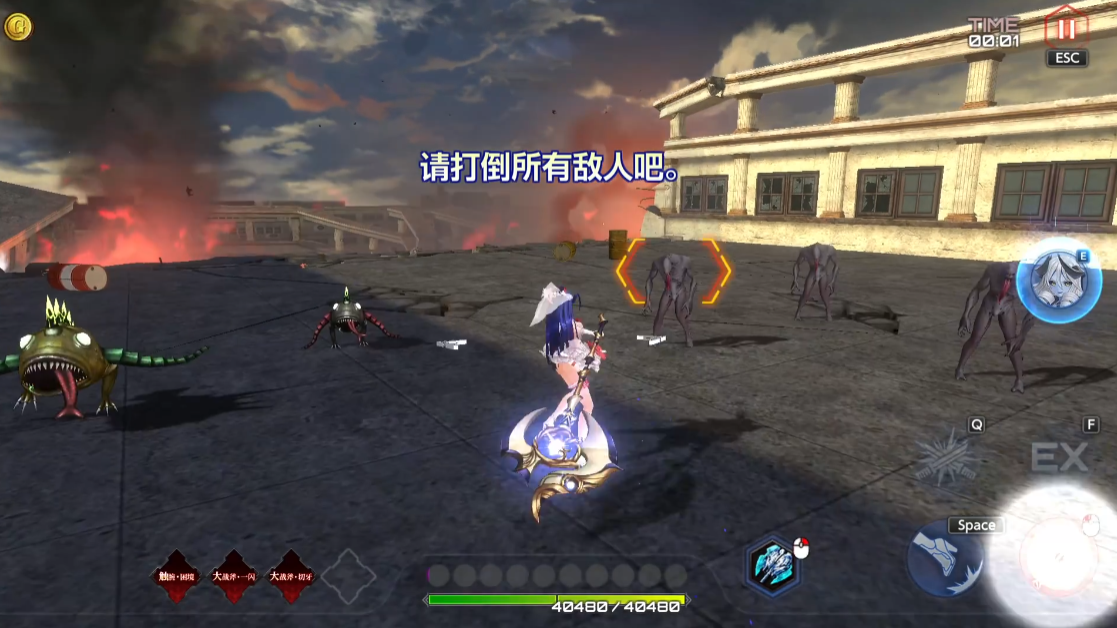
Task: Click the gold coin icon
Action: 18,27
